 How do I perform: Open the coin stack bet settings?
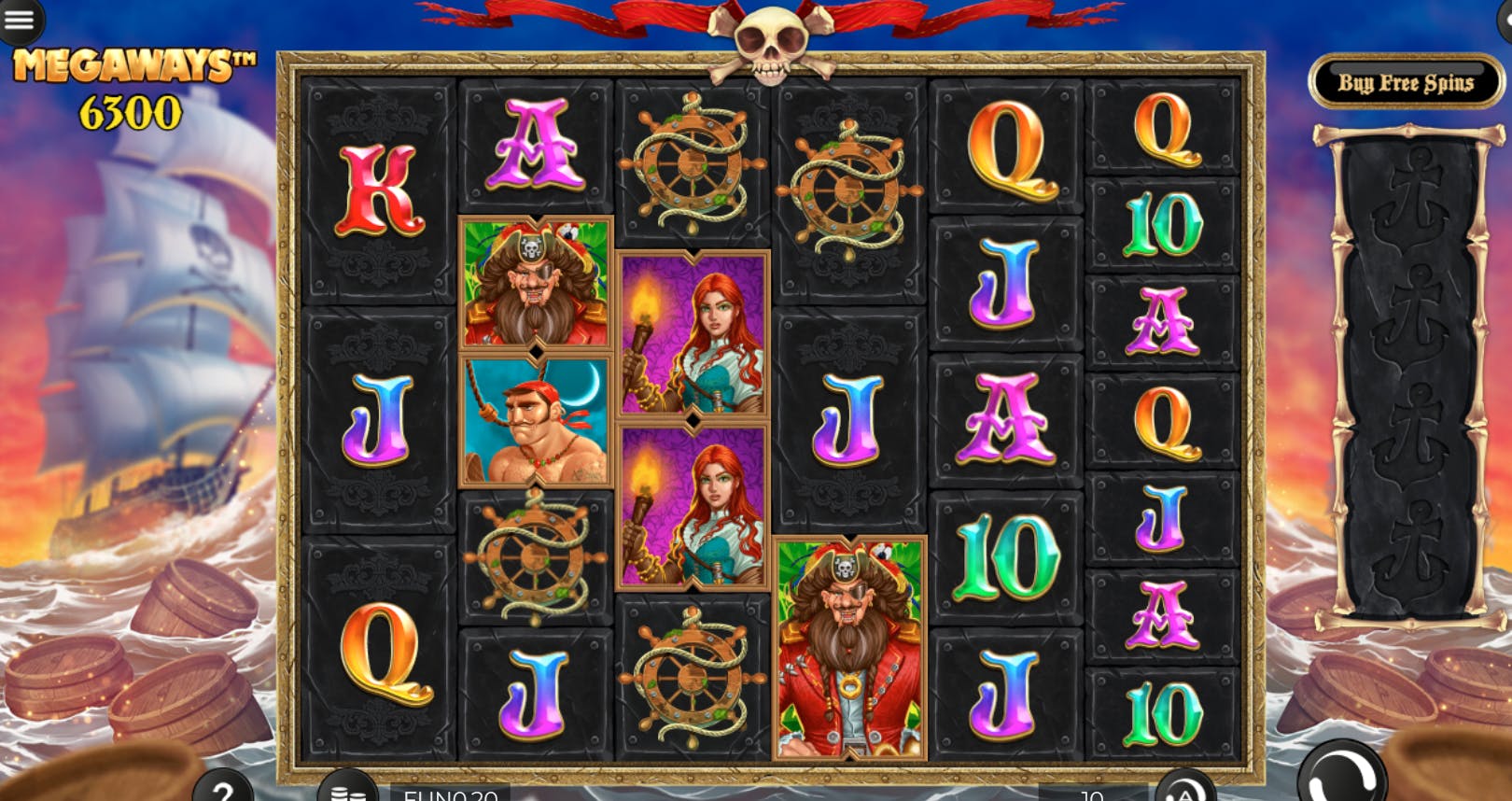point(347,790)
